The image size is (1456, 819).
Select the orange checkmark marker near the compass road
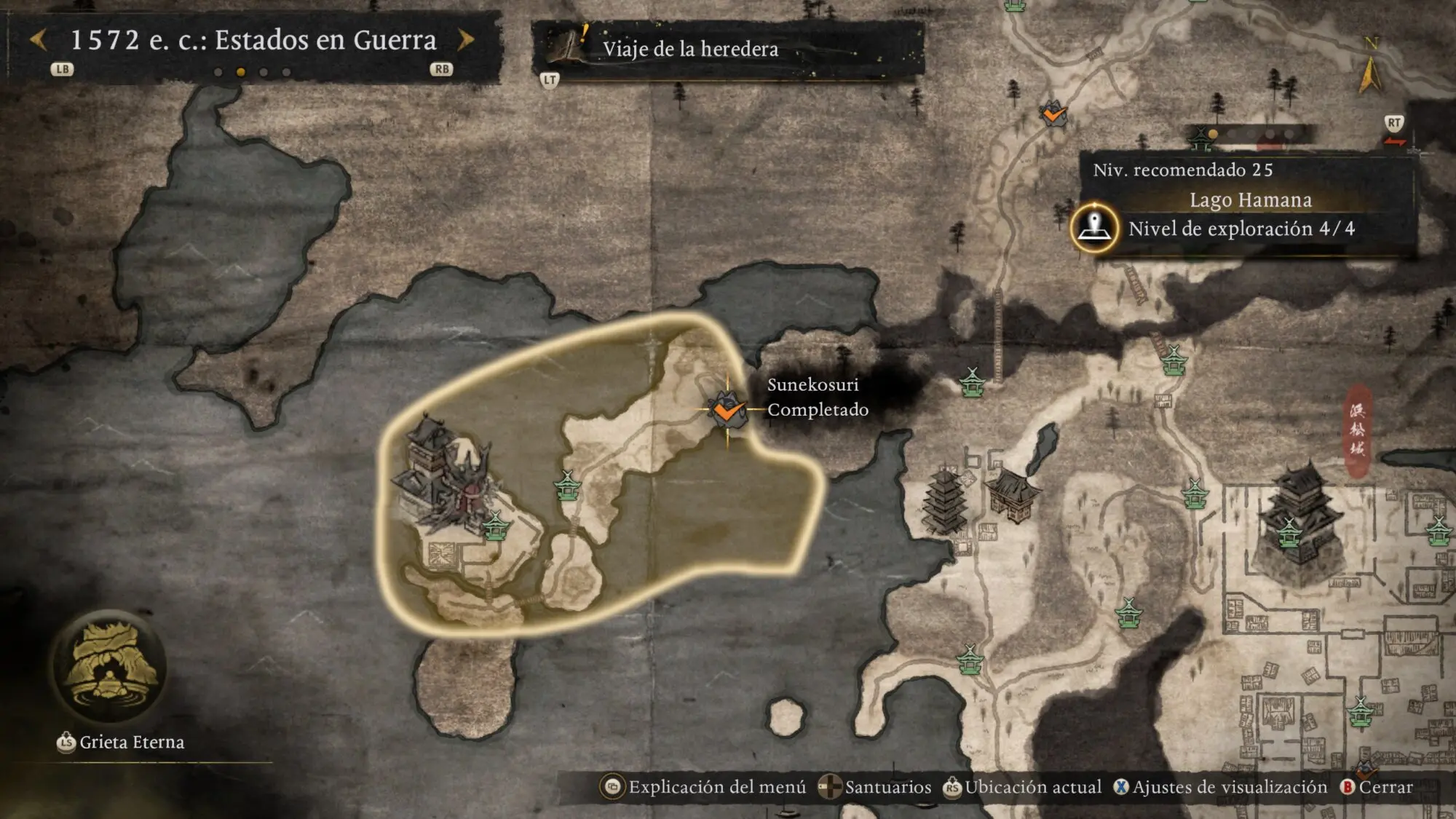pyautogui.click(x=1053, y=114)
